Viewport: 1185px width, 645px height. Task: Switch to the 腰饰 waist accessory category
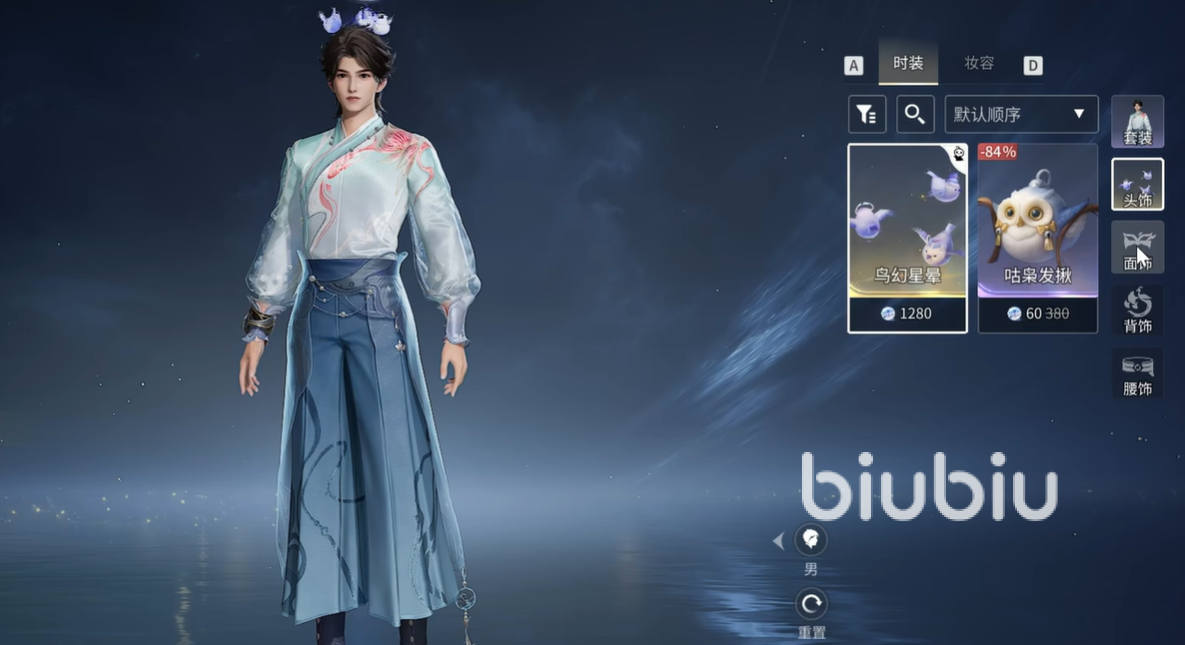tap(1137, 373)
